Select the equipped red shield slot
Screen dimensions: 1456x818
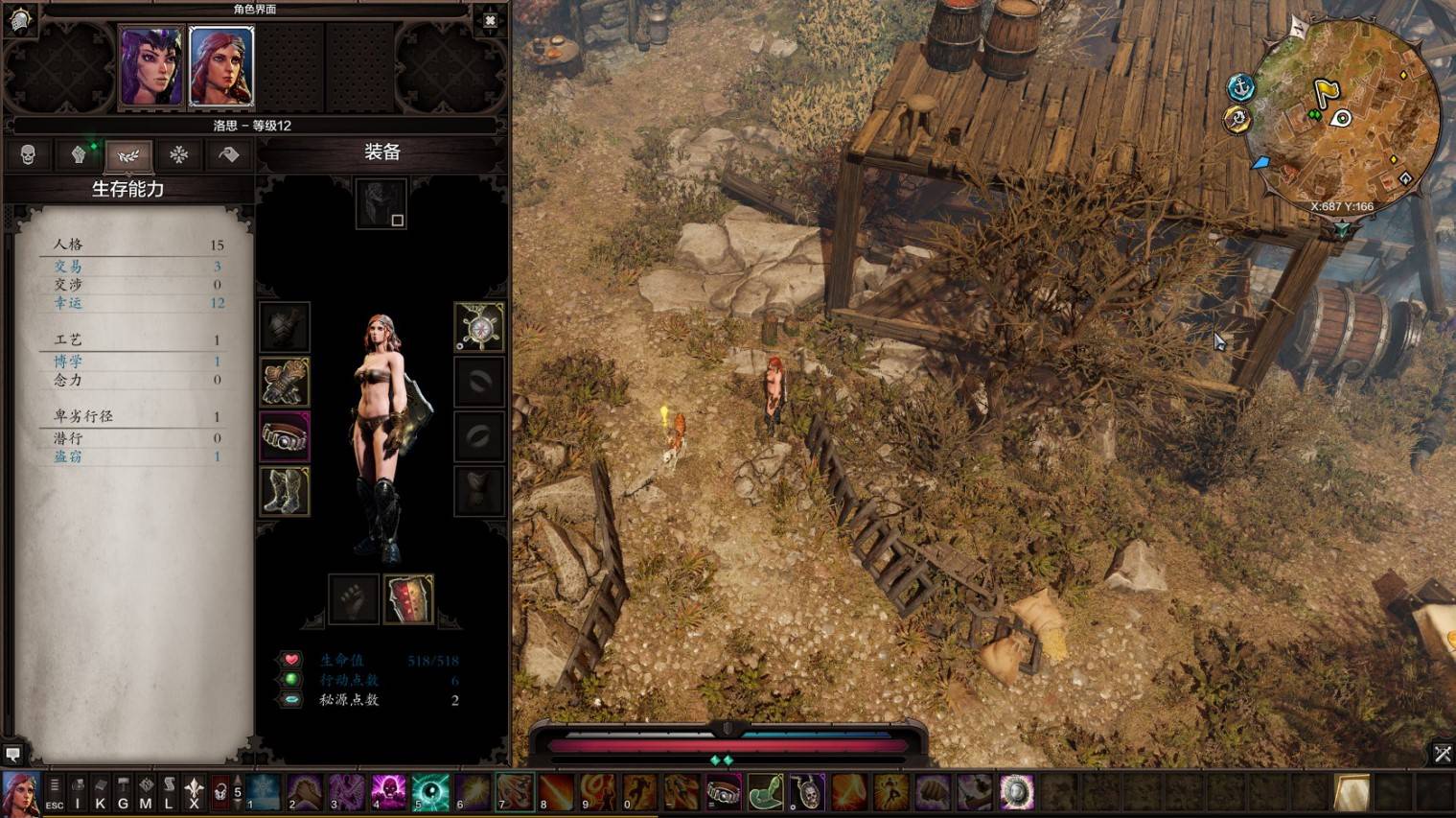[x=409, y=599]
